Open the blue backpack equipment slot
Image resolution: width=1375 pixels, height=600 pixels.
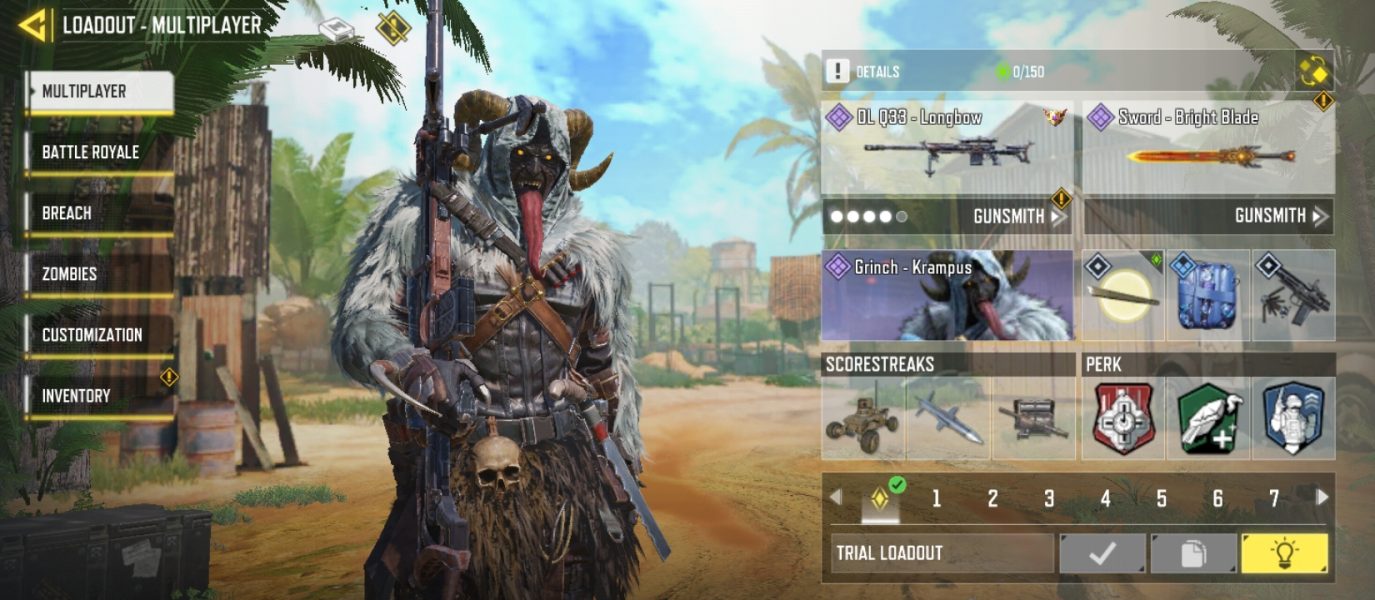click(x=1208, y=296)
